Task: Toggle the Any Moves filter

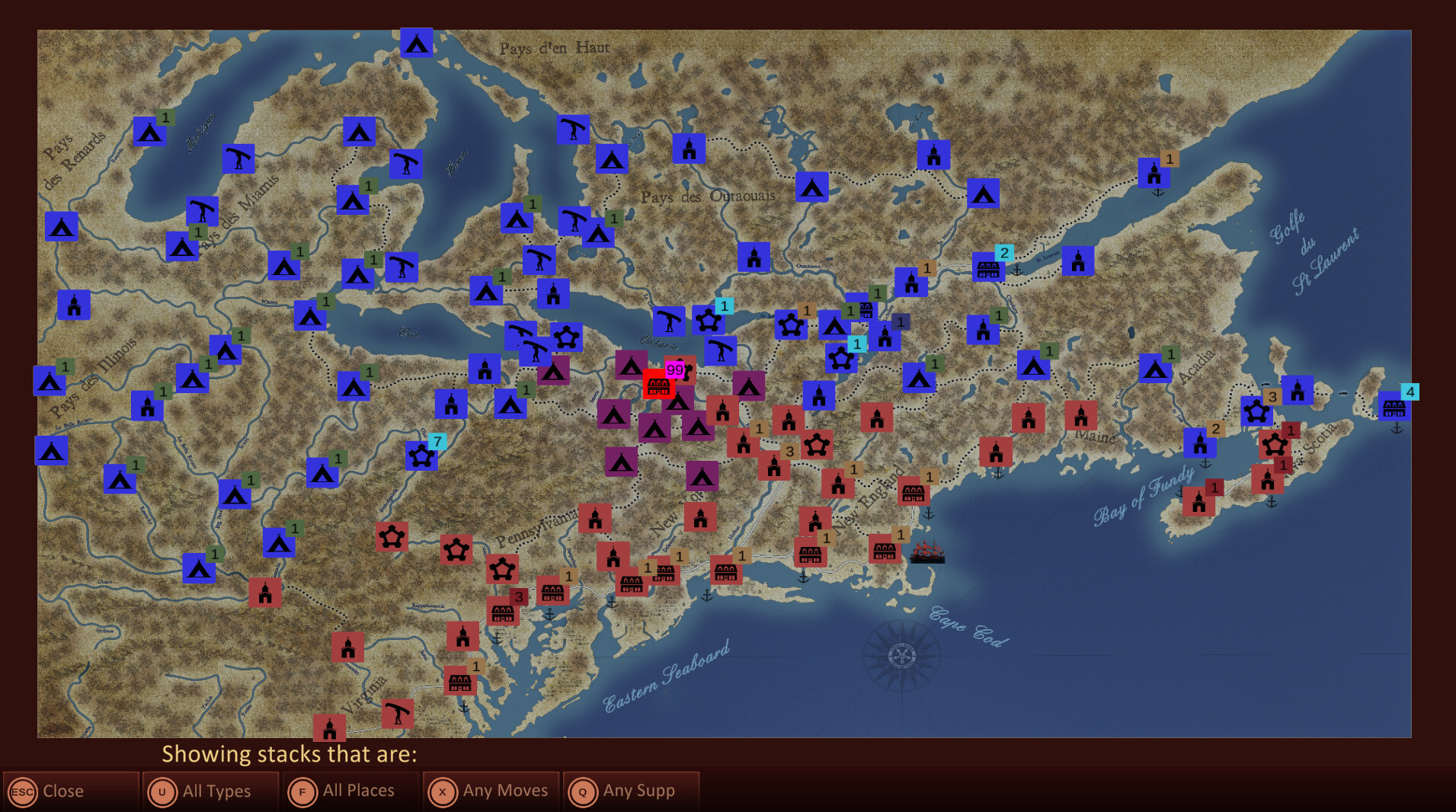Action: (490, 791)
